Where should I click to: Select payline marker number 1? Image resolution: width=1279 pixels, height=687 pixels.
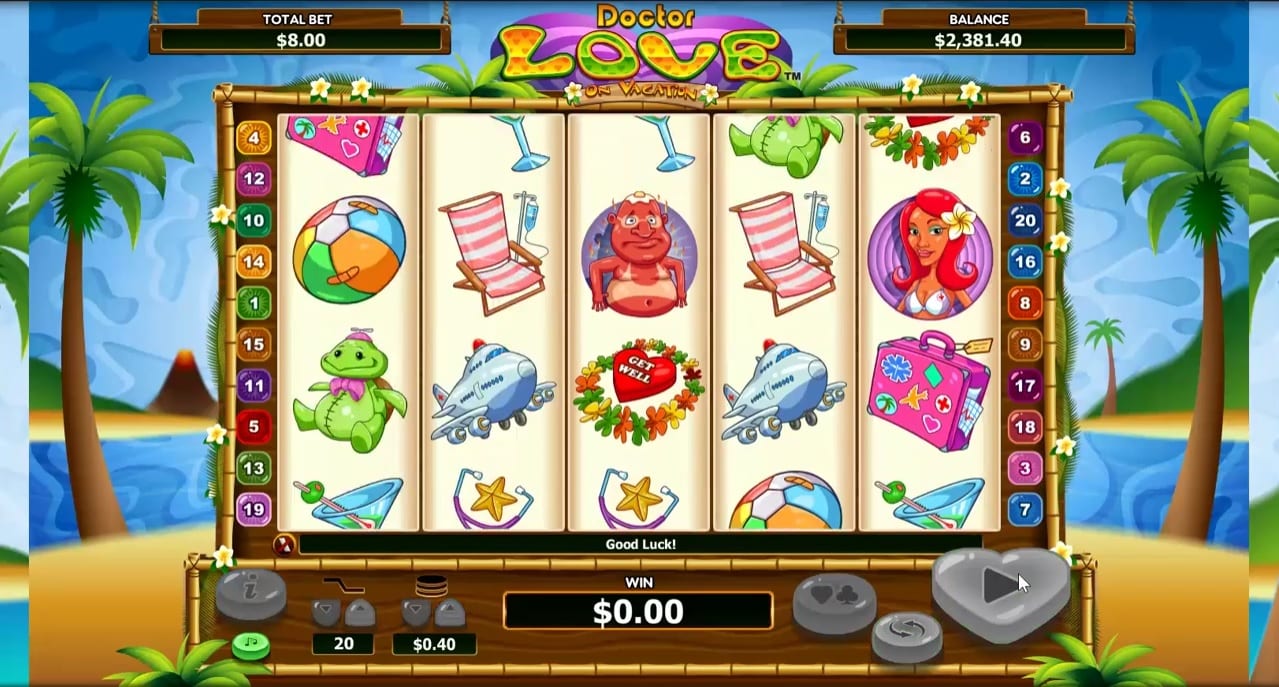tap(253, 303)
